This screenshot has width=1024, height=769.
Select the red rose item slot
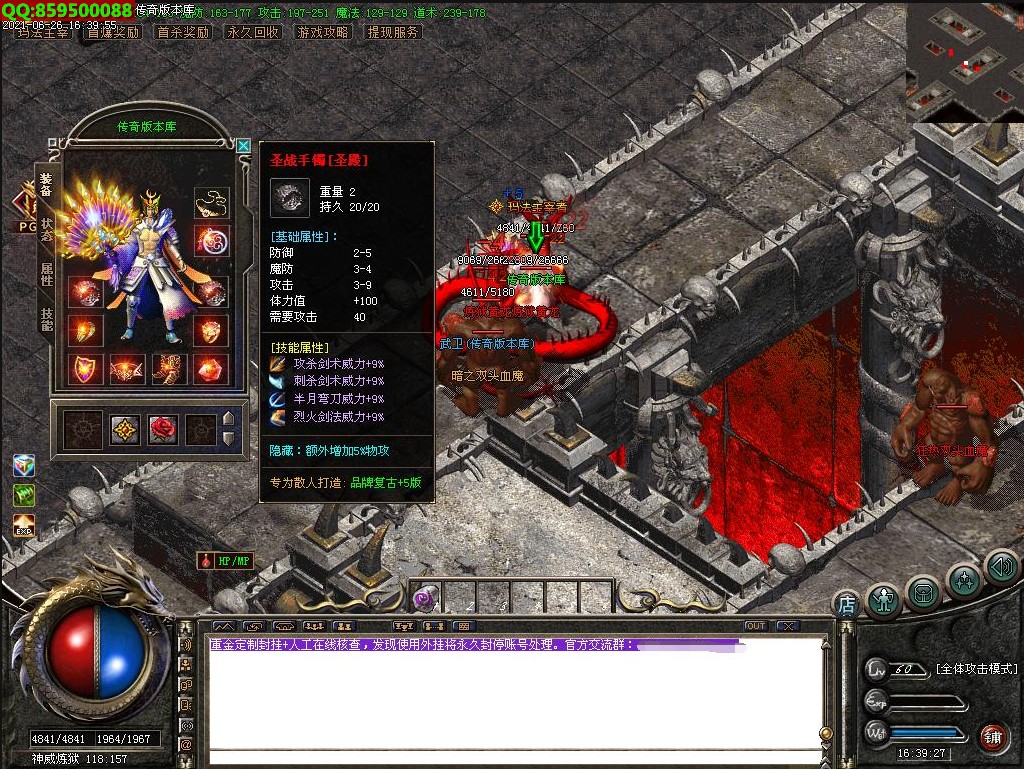(x=162, y=430)
